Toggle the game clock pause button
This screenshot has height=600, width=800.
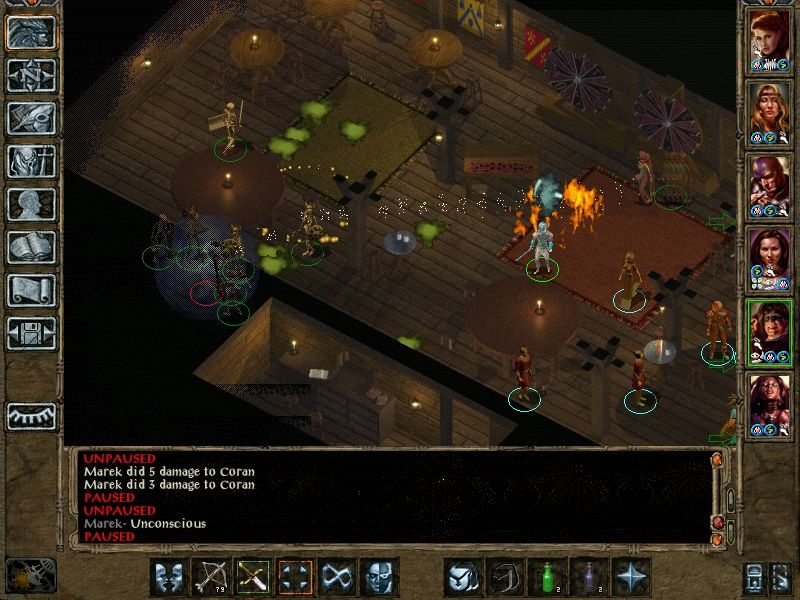31,575
